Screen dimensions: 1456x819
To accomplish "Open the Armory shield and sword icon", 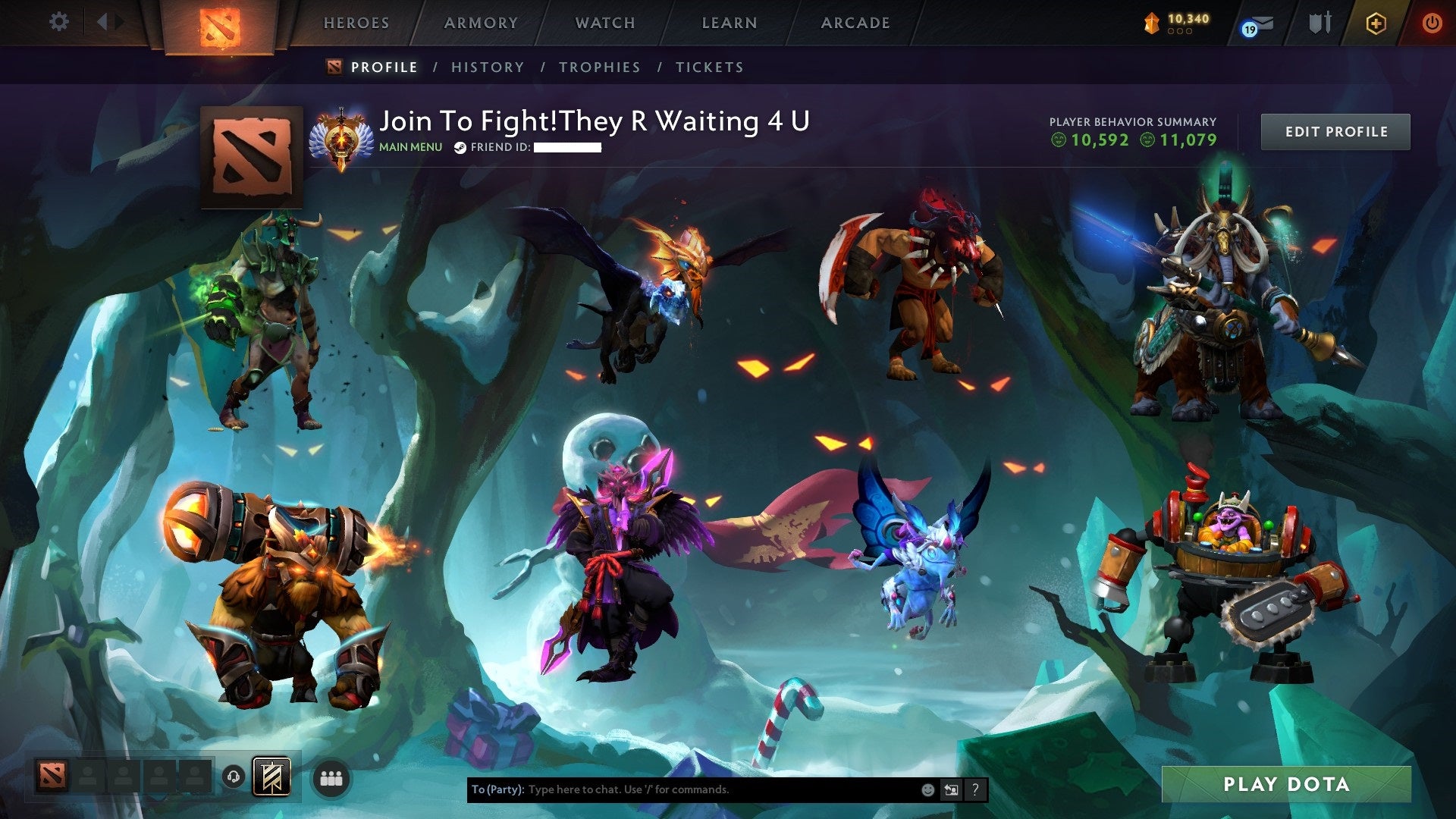I will click(x=1319, y=23).
